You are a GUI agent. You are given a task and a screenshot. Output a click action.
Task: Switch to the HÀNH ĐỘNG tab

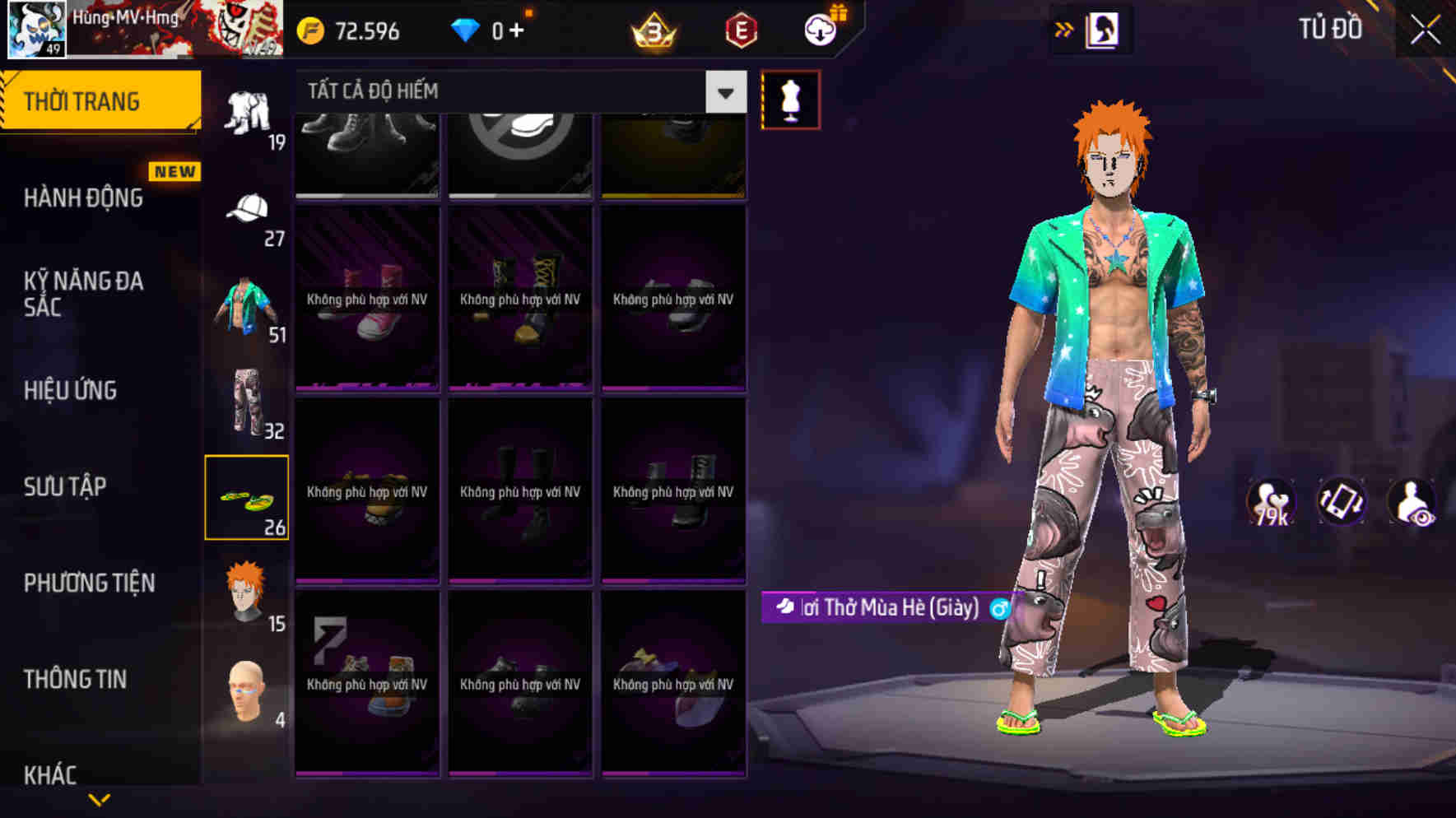[82, 198]
